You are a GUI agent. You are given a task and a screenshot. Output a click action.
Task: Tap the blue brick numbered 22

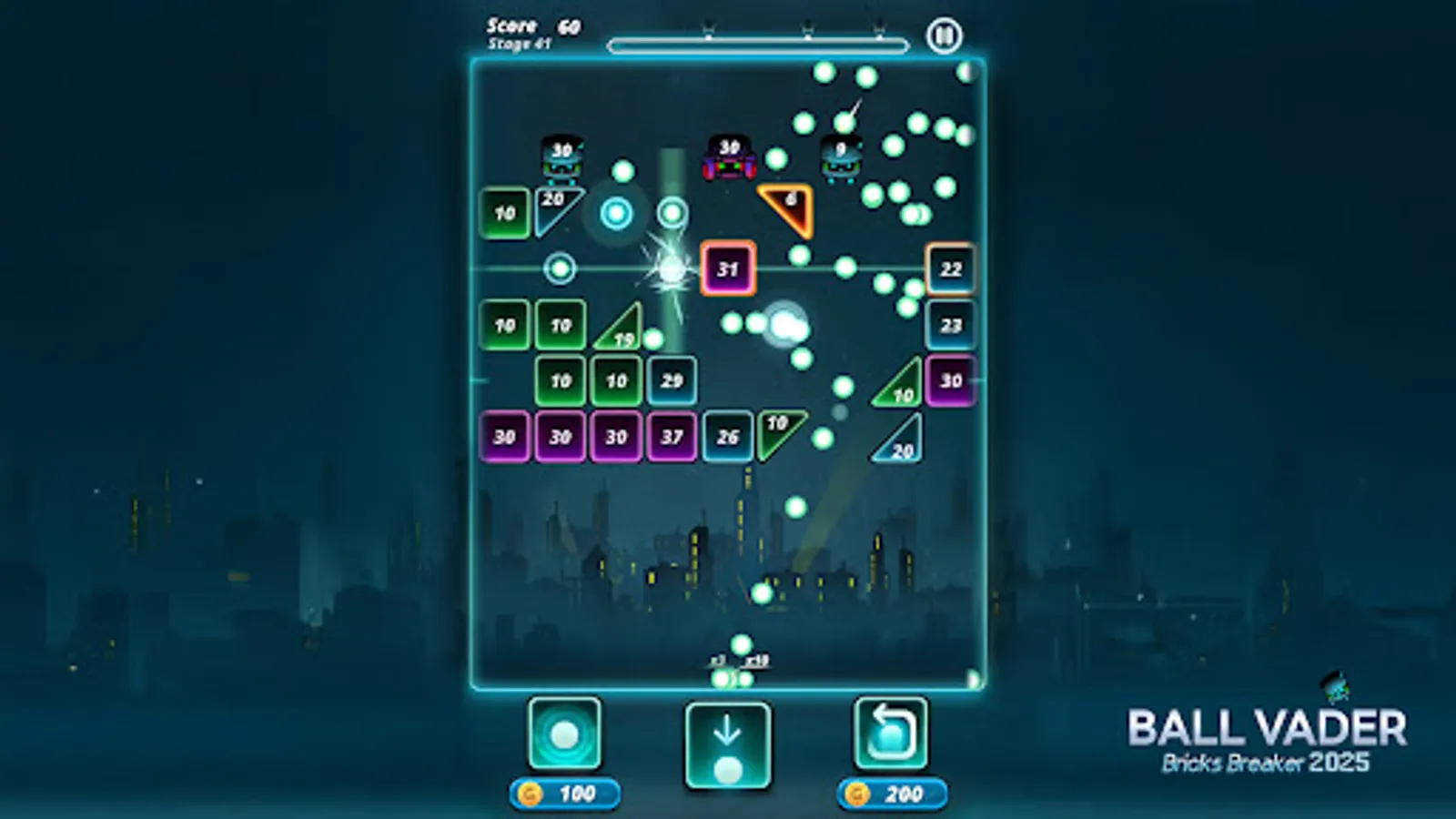coord(949,269)
